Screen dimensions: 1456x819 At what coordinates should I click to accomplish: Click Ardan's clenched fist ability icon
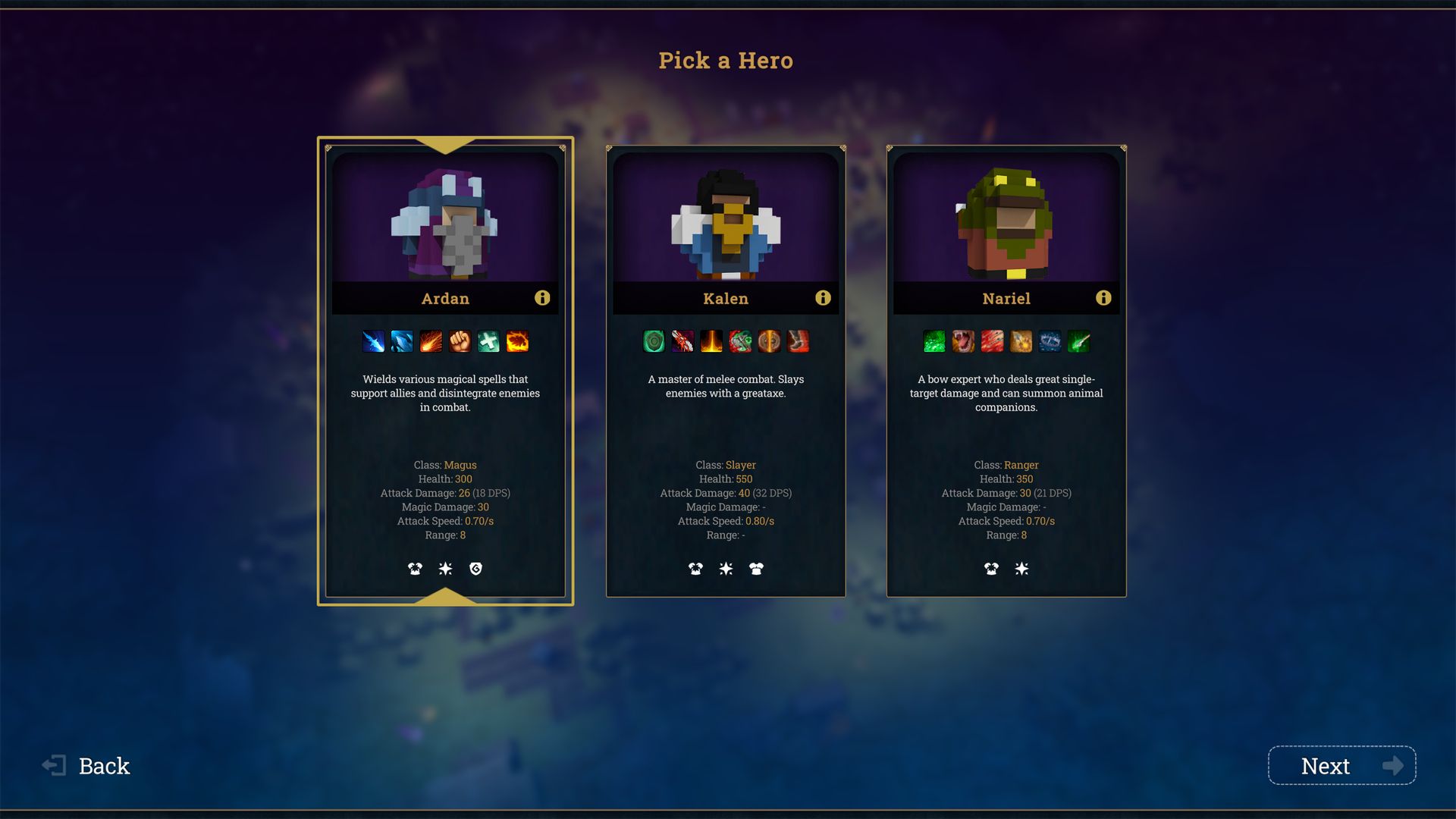pyautogui.click(x=460, y=342)
